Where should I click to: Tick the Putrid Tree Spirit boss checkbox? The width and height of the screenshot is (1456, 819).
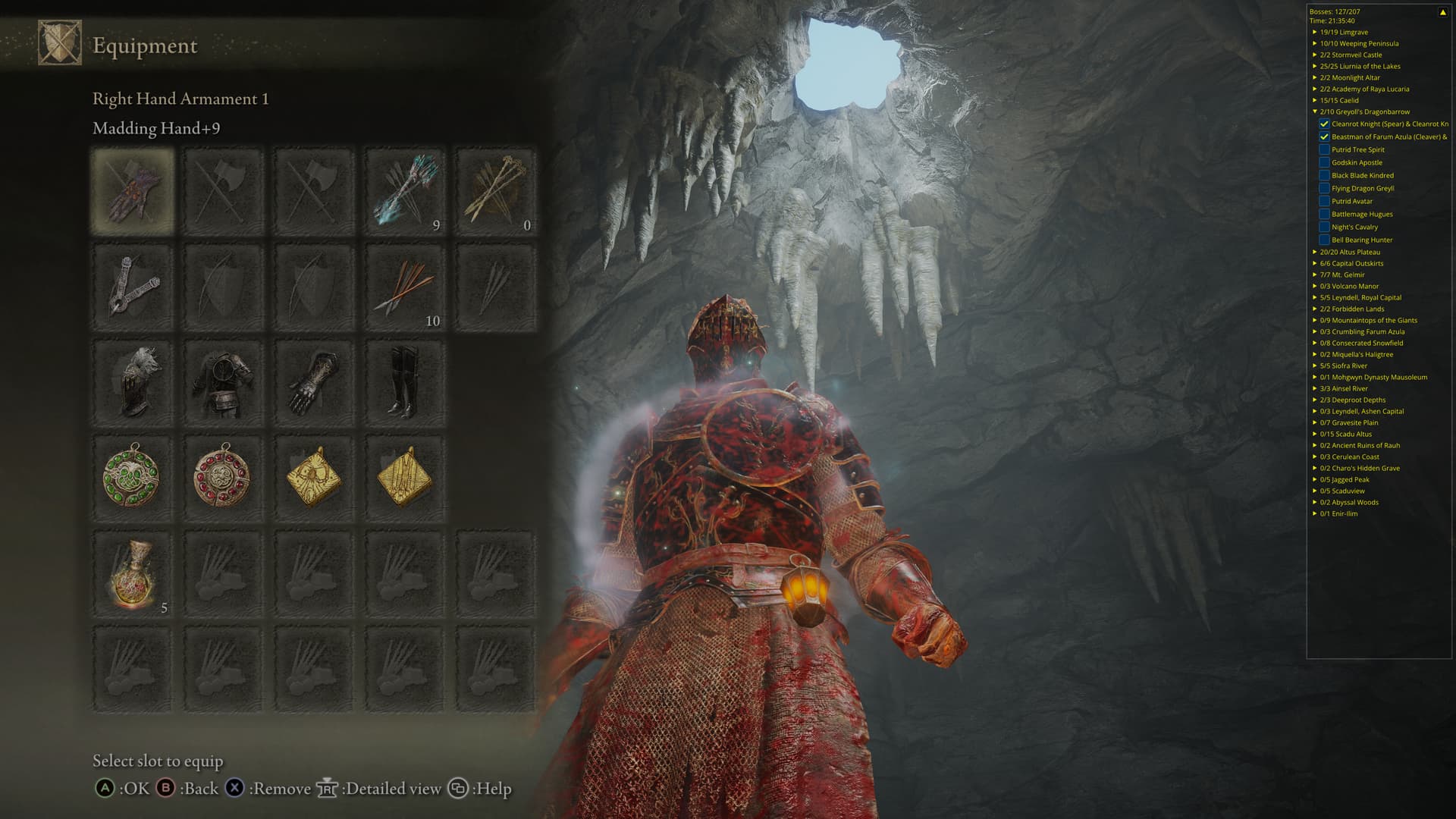click(1324, 149)
